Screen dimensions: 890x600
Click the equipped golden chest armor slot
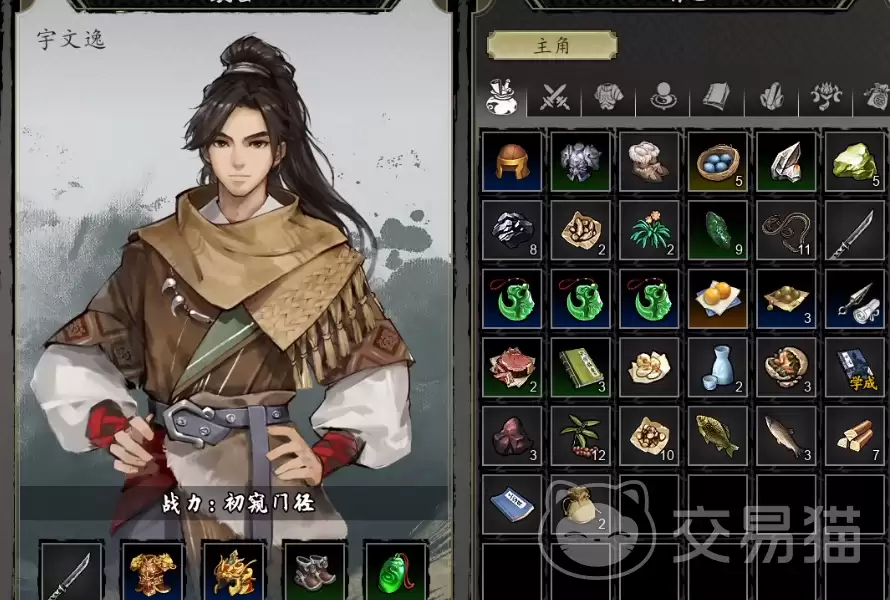tap(153, 571)
